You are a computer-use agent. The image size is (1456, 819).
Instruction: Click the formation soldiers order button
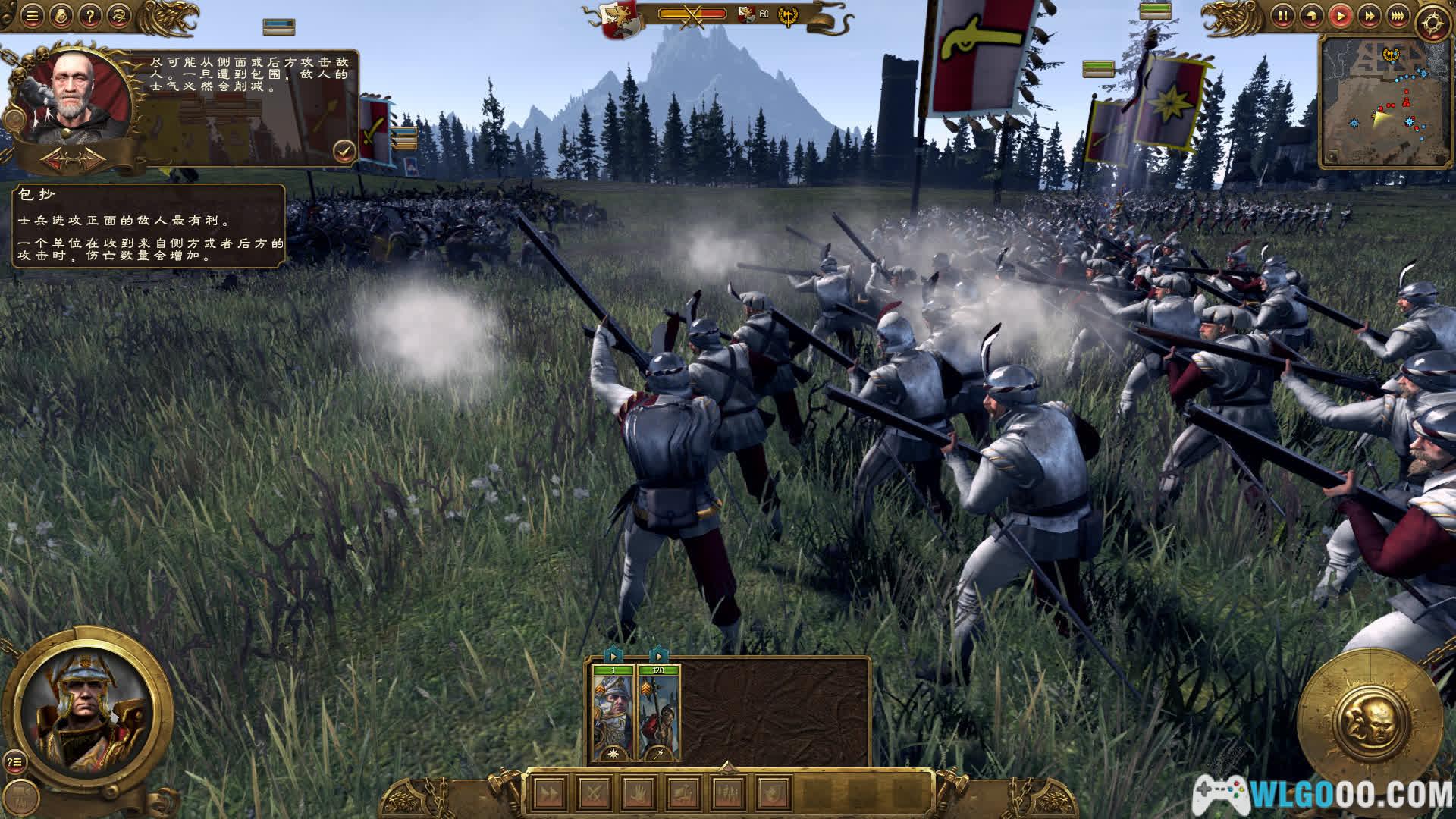pos(728,794)
